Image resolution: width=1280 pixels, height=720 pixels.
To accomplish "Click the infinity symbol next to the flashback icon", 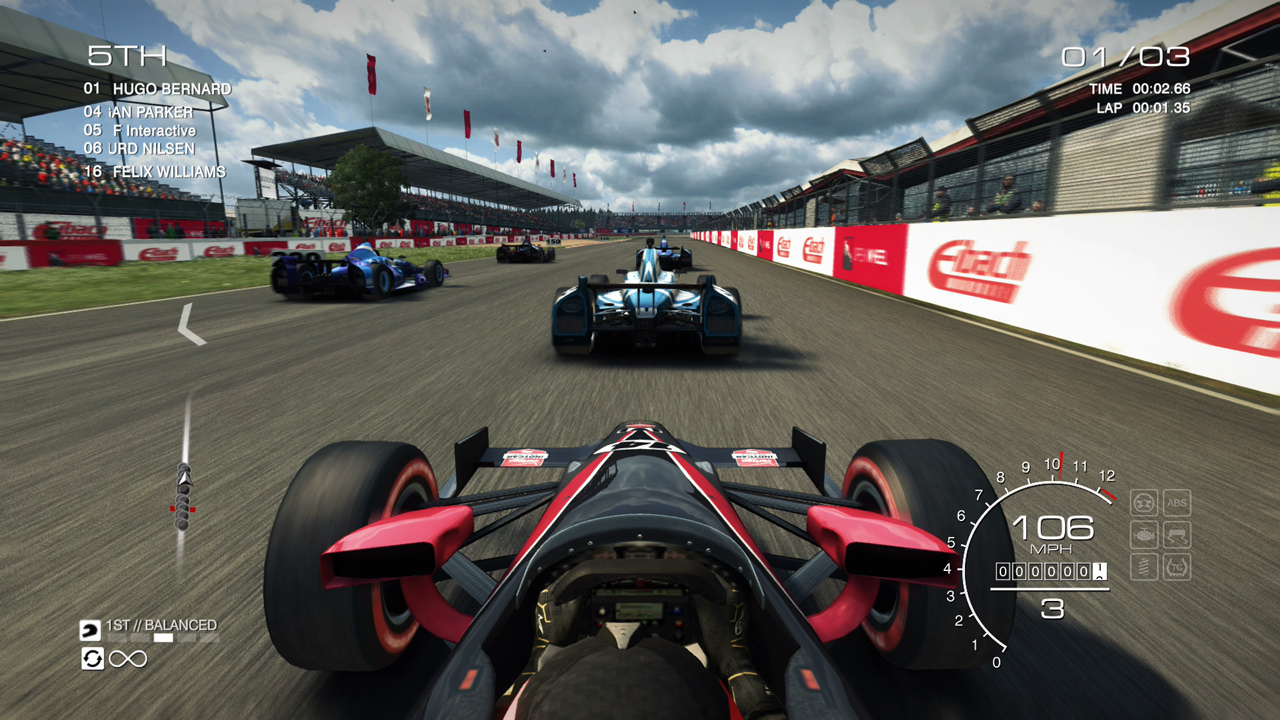I will click(x=128, y=658).
